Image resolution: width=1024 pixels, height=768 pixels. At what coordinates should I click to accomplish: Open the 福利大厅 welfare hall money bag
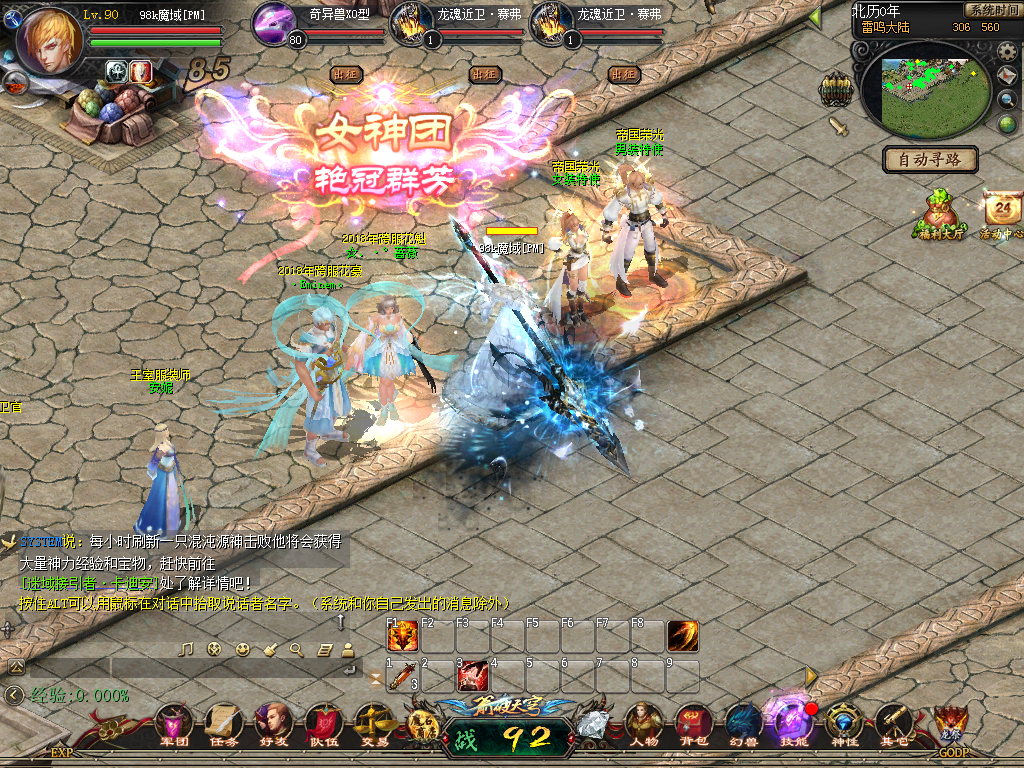939,212
